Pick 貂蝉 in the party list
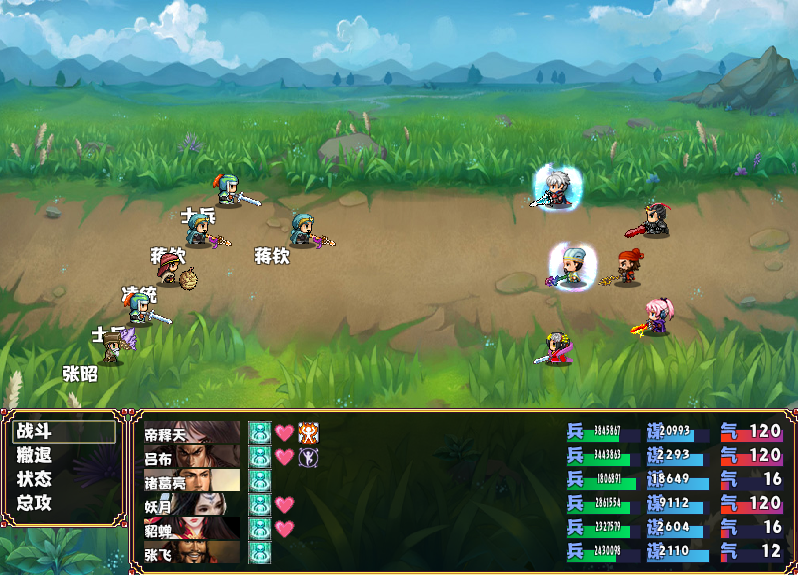Viewport: 798px width, 575px height. pyautogui.click(x=192, y=529)
